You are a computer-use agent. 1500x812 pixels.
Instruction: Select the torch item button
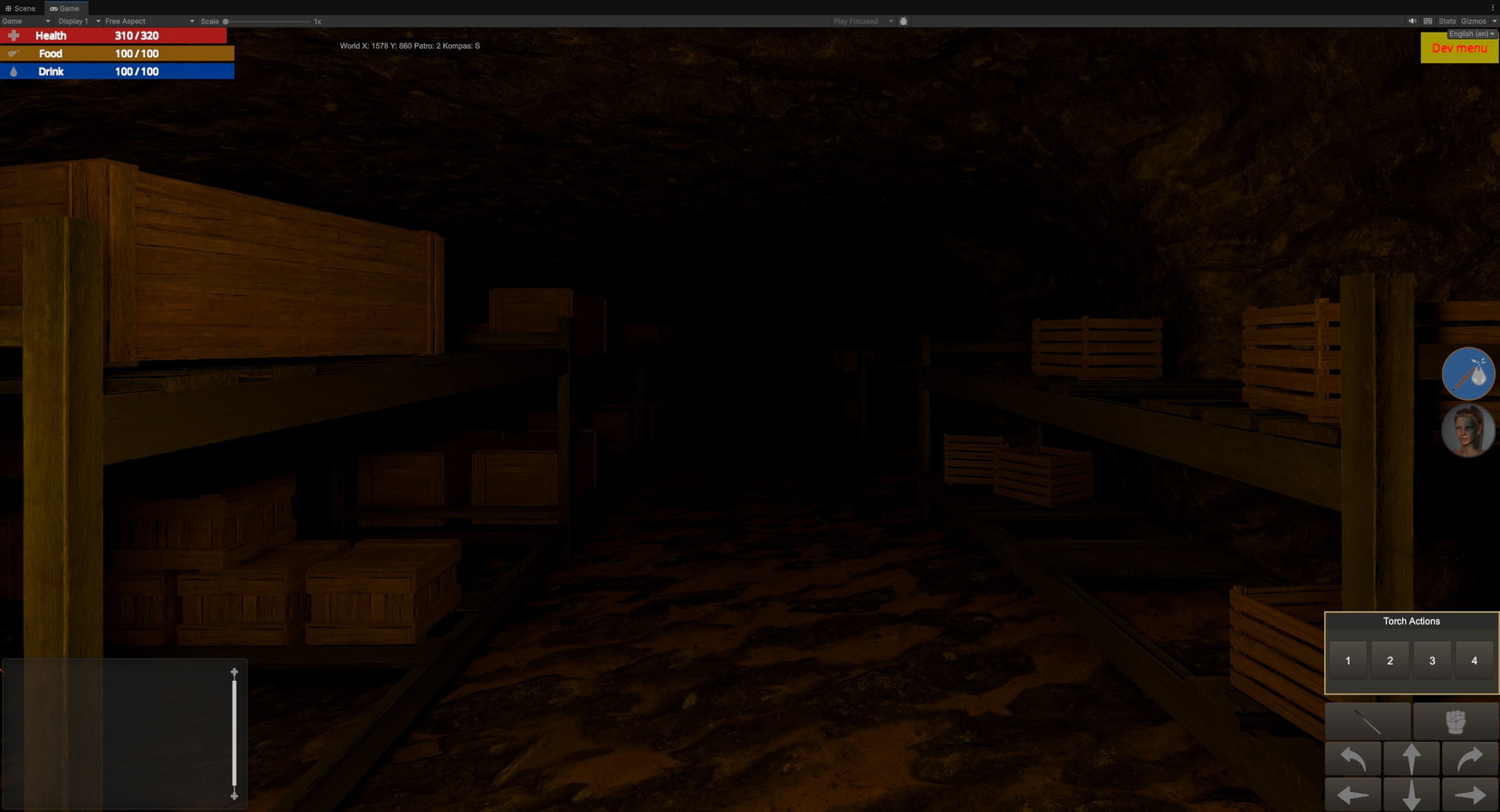tap(1368, 721)
